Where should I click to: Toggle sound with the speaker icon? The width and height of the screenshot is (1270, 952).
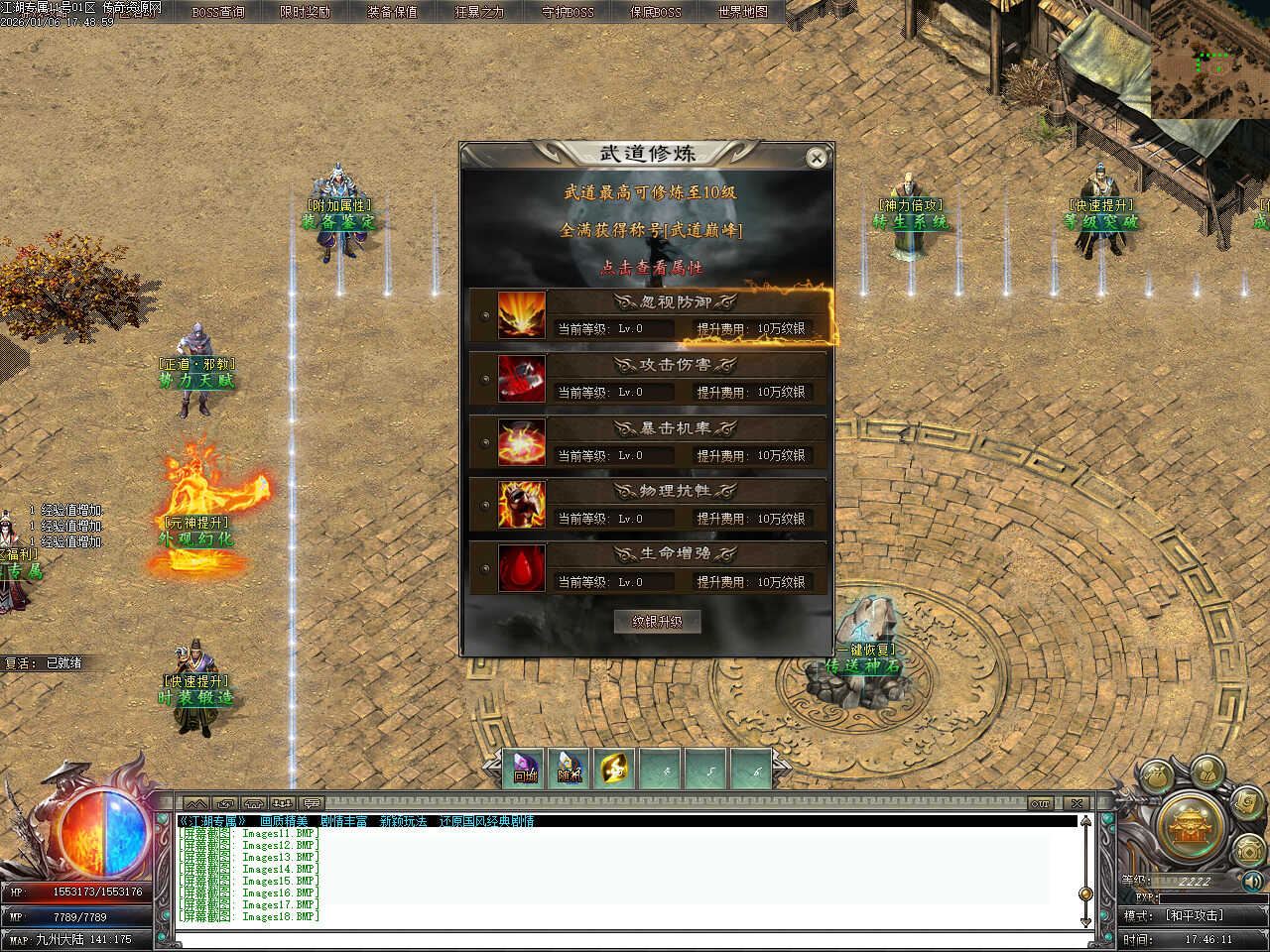[x=1252, y=881]
